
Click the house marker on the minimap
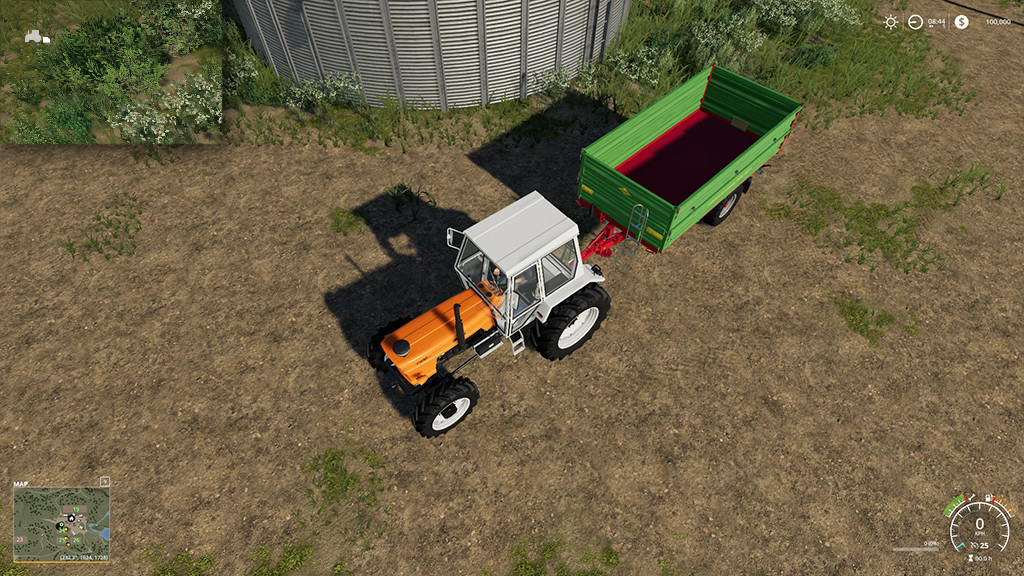[71, 518]
